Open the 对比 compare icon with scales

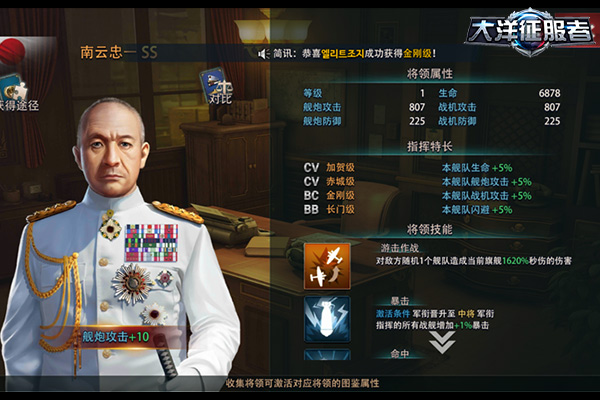[x=216, y=84]
